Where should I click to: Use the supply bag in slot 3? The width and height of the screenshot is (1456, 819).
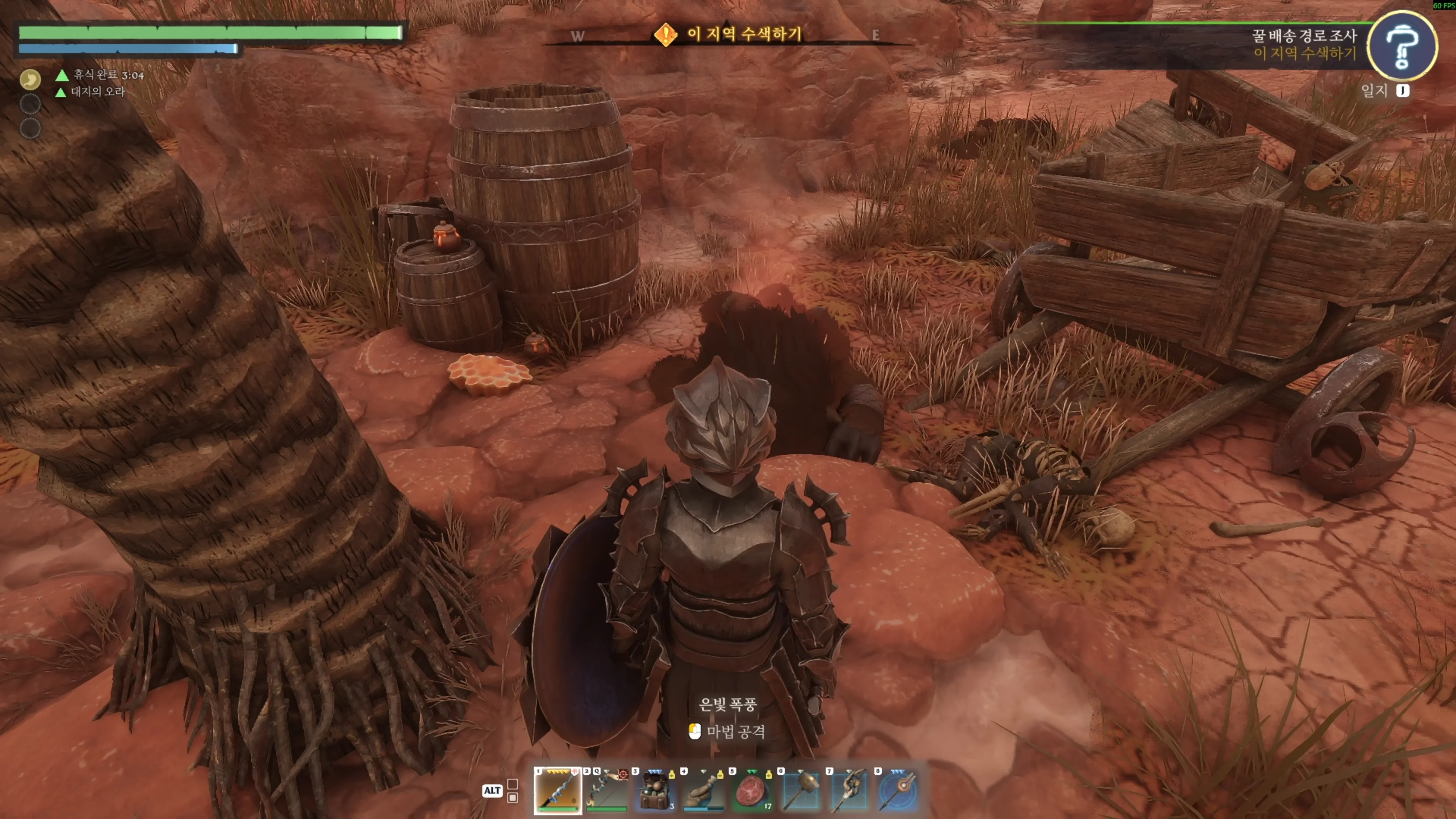tap(655, 789)
